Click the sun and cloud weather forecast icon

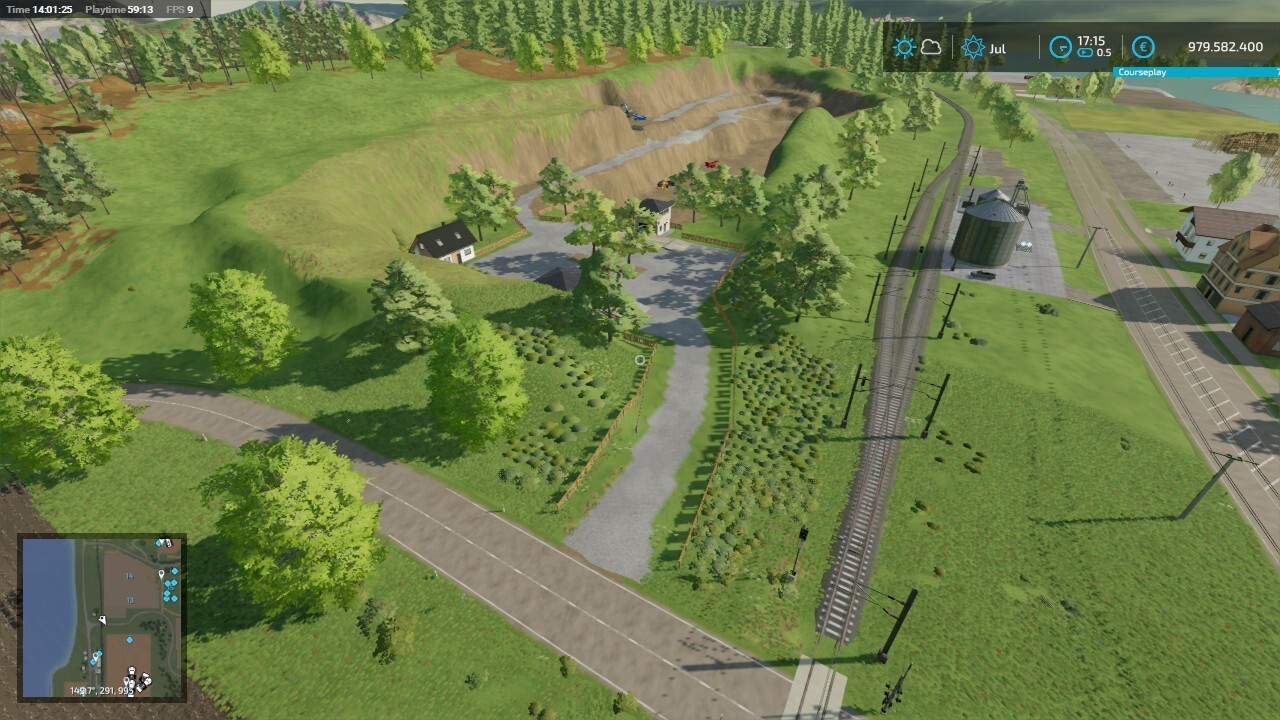pyautogui.click(x=917, y=47)
